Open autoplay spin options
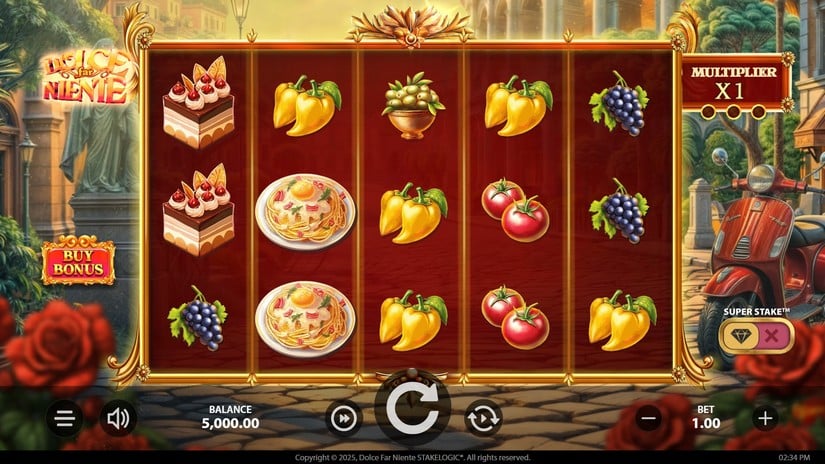The width and height of the screenshot is (825, 464). [483, 418]
